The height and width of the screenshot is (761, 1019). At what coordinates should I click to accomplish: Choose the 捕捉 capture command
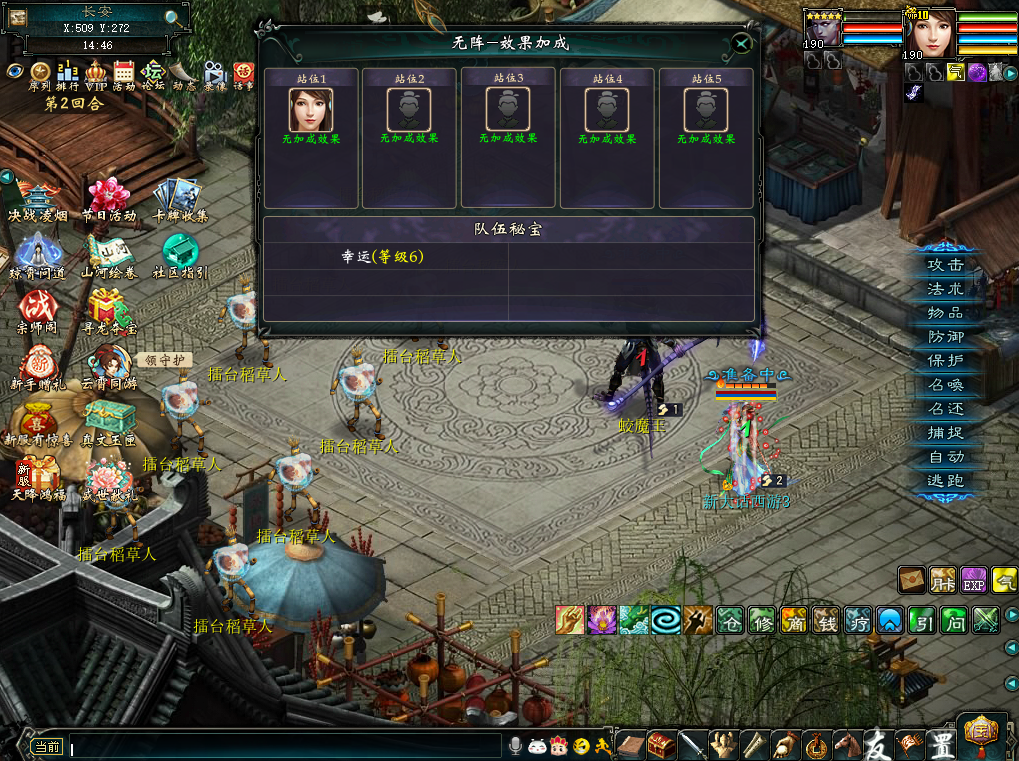945,433
